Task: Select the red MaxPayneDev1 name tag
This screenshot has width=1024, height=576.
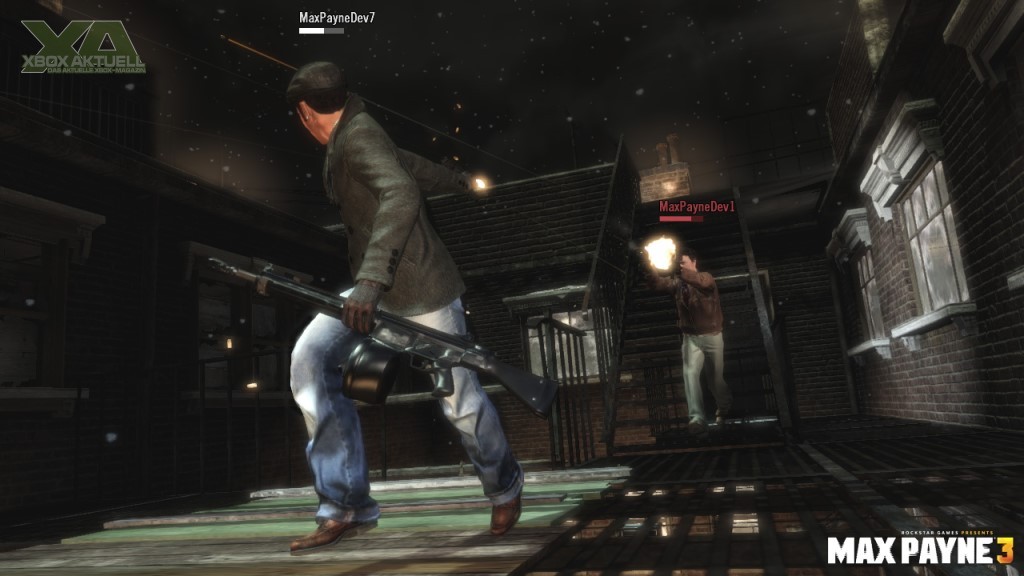Action: [696, 206]
